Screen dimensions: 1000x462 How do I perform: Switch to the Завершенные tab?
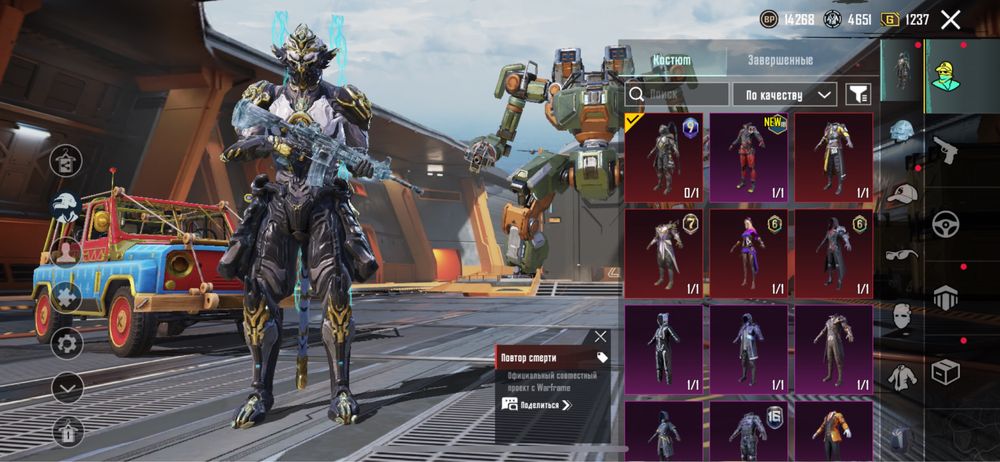780,60
